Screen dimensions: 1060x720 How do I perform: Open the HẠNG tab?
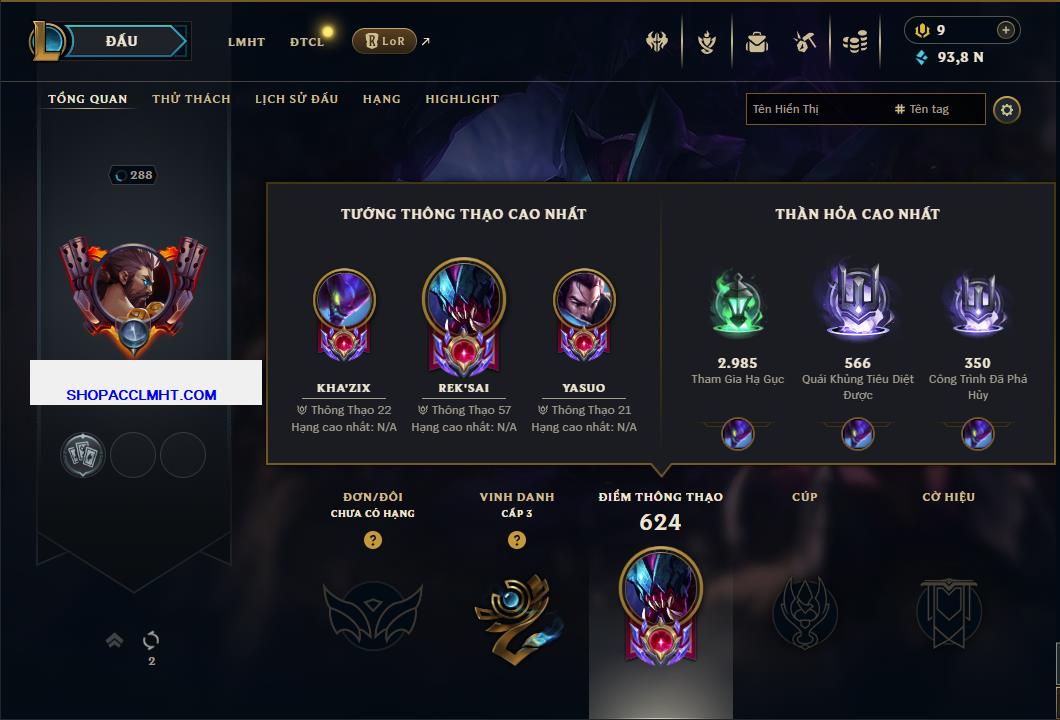(x=382, y=99)
